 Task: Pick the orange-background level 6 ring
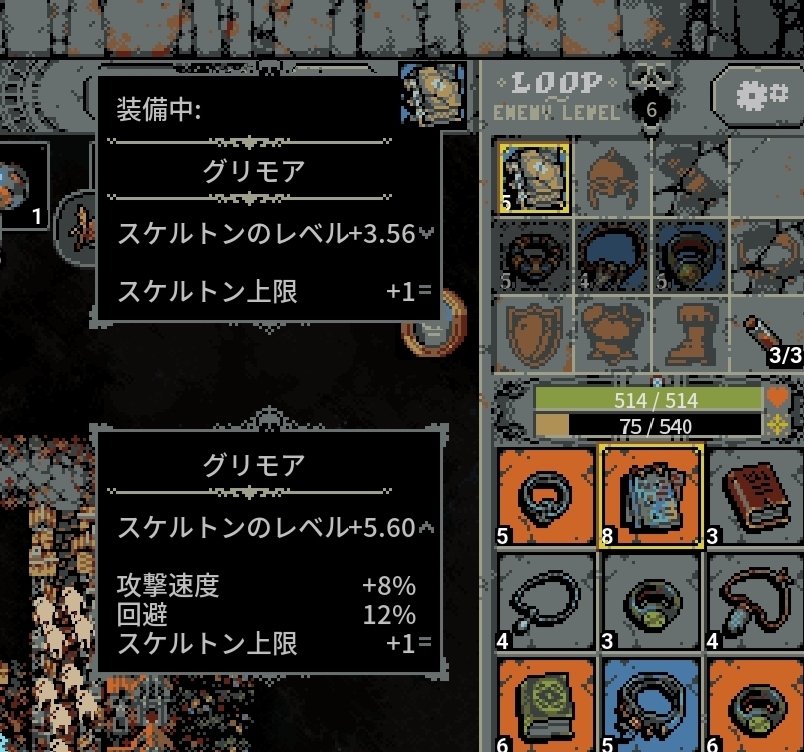point(756,704)
